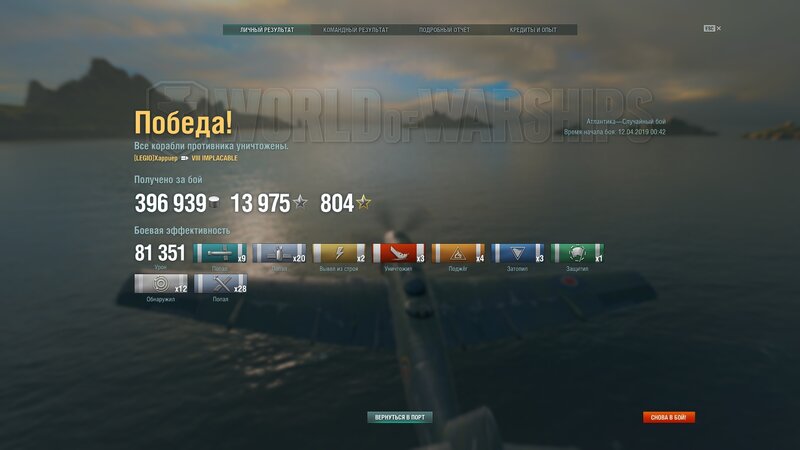This screenshot has height=450, width=800.
Task: Select the grey Обнаружил ribbon x12
Action: [160, 284]
